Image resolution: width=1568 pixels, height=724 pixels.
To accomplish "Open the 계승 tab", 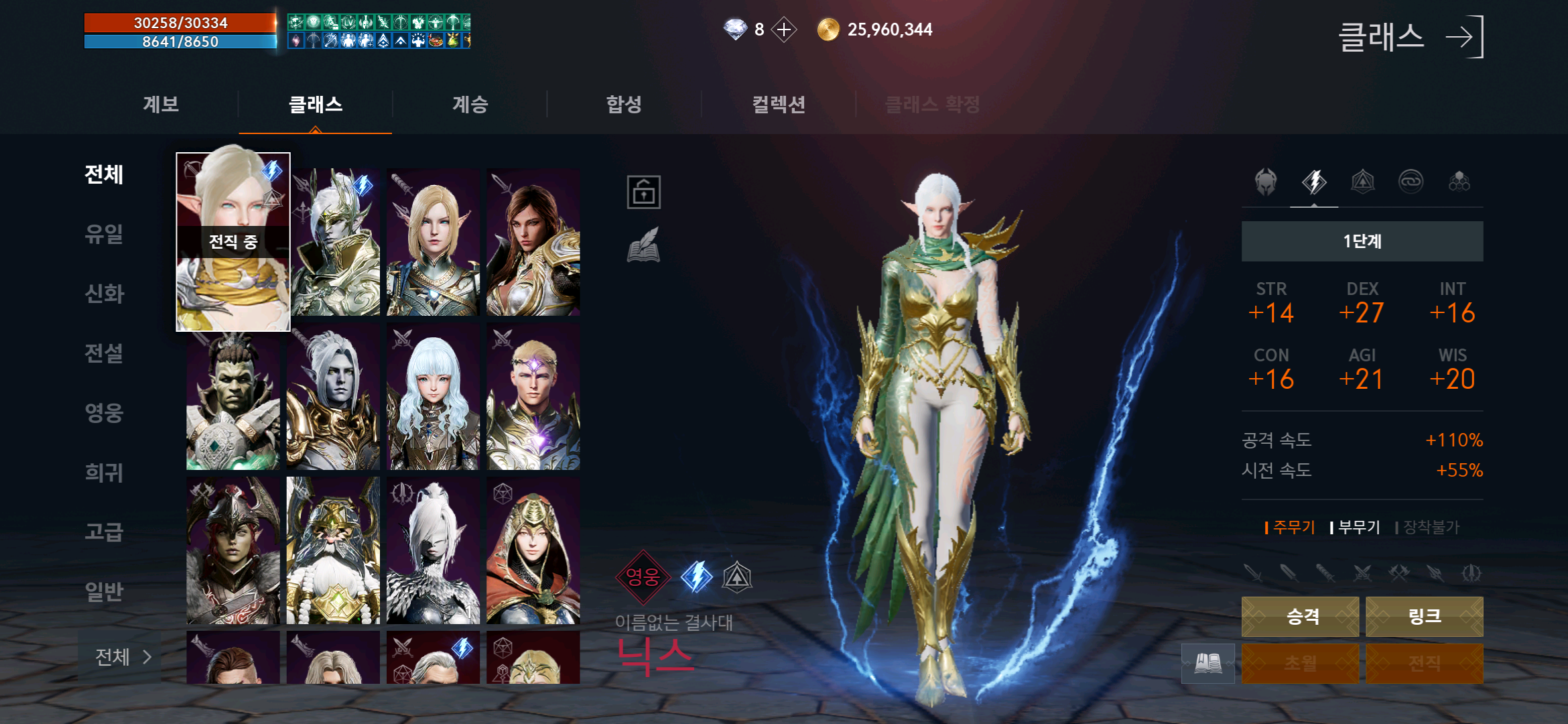I will 470,105.
